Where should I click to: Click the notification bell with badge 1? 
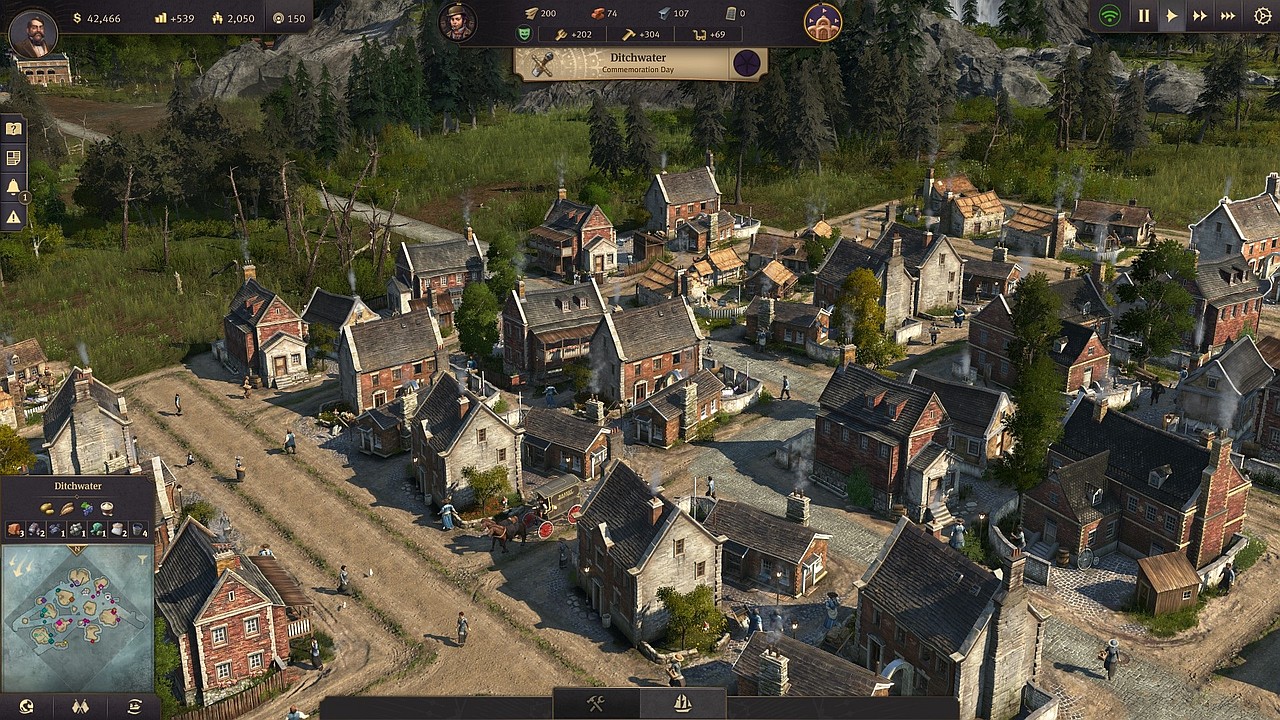click(x=12, y=187)
